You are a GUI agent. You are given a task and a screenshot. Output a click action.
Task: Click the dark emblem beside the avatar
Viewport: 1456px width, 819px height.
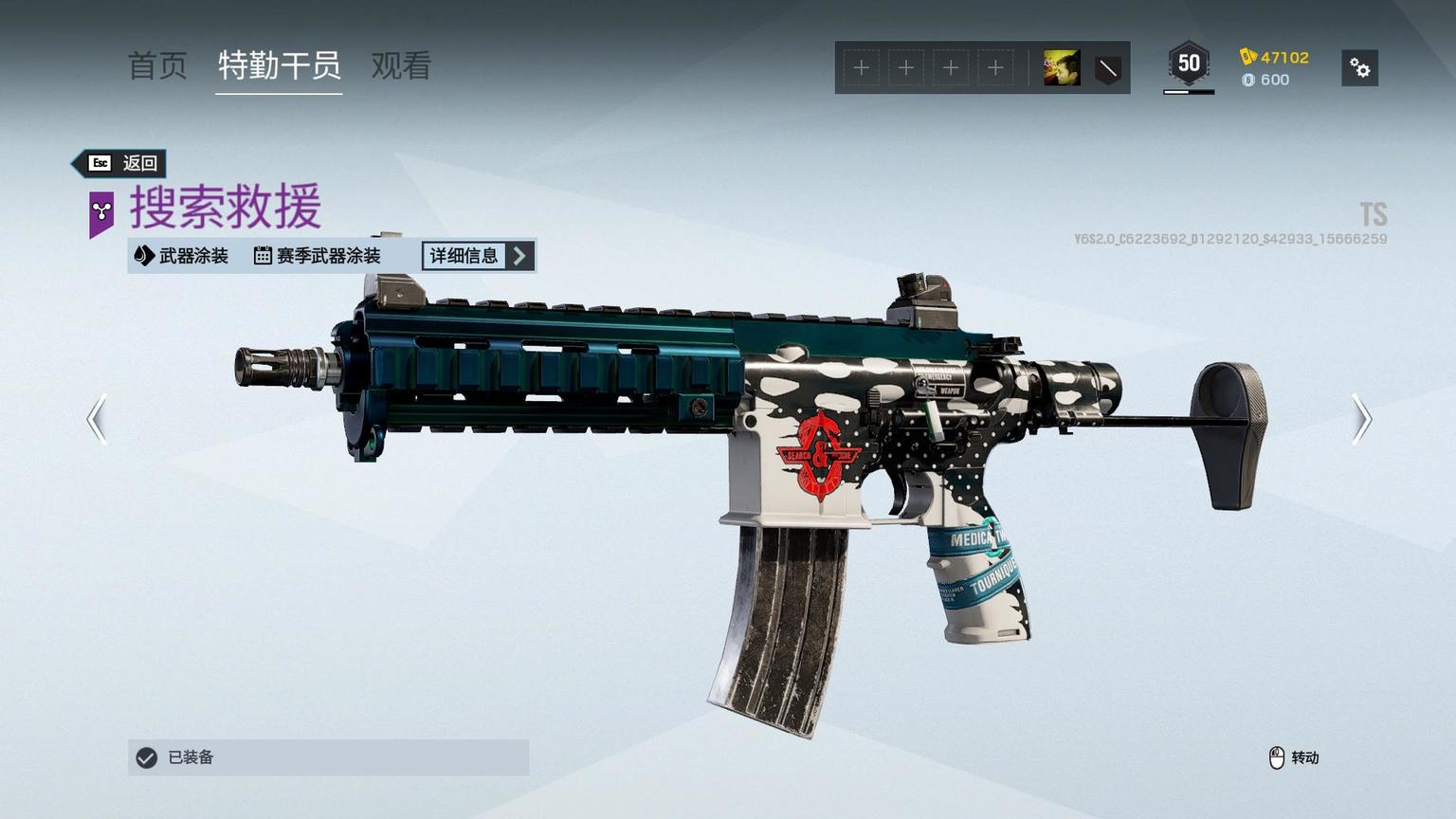click(1107, 68)
